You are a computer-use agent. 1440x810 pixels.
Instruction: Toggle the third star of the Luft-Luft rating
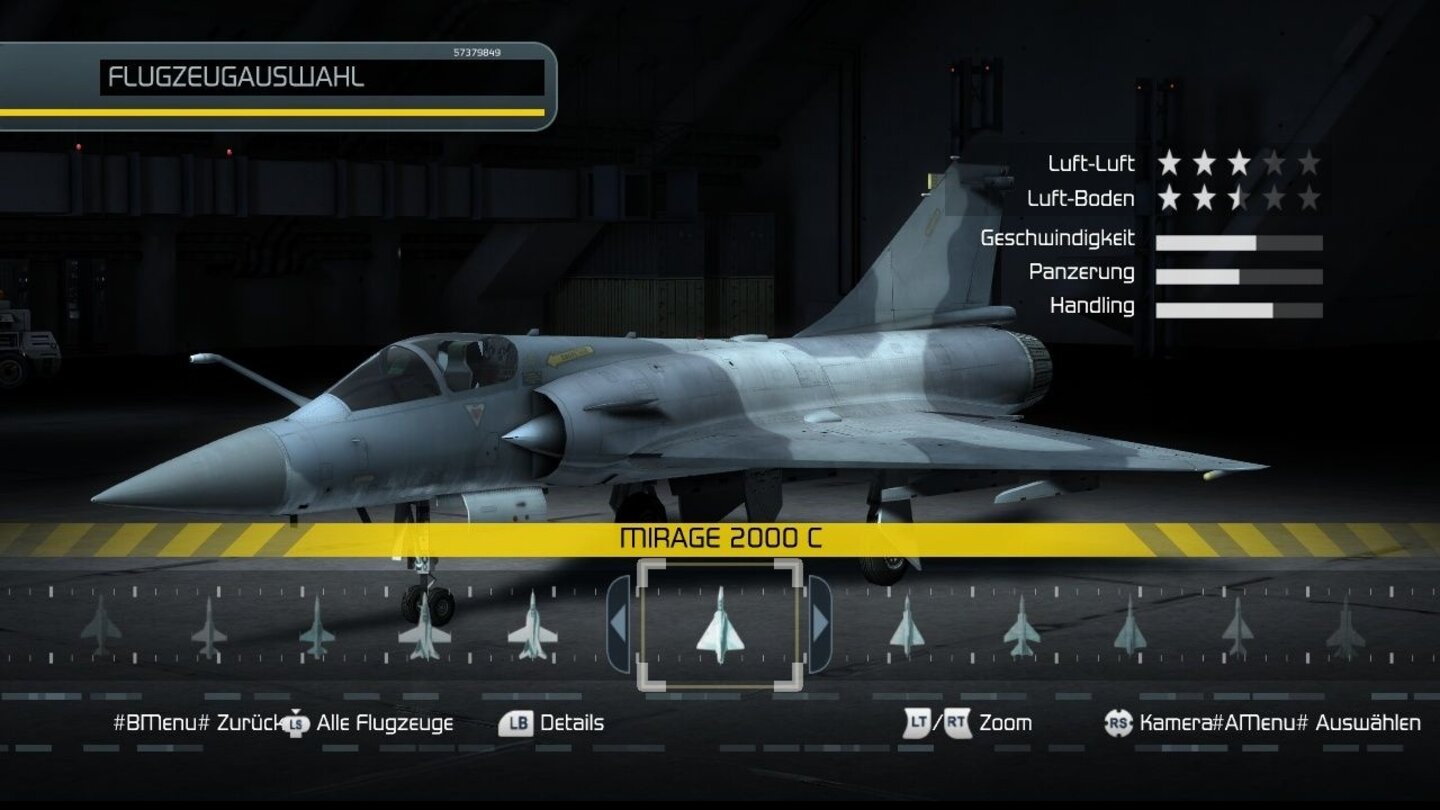pyautogui.click(x=1238, y=163)
